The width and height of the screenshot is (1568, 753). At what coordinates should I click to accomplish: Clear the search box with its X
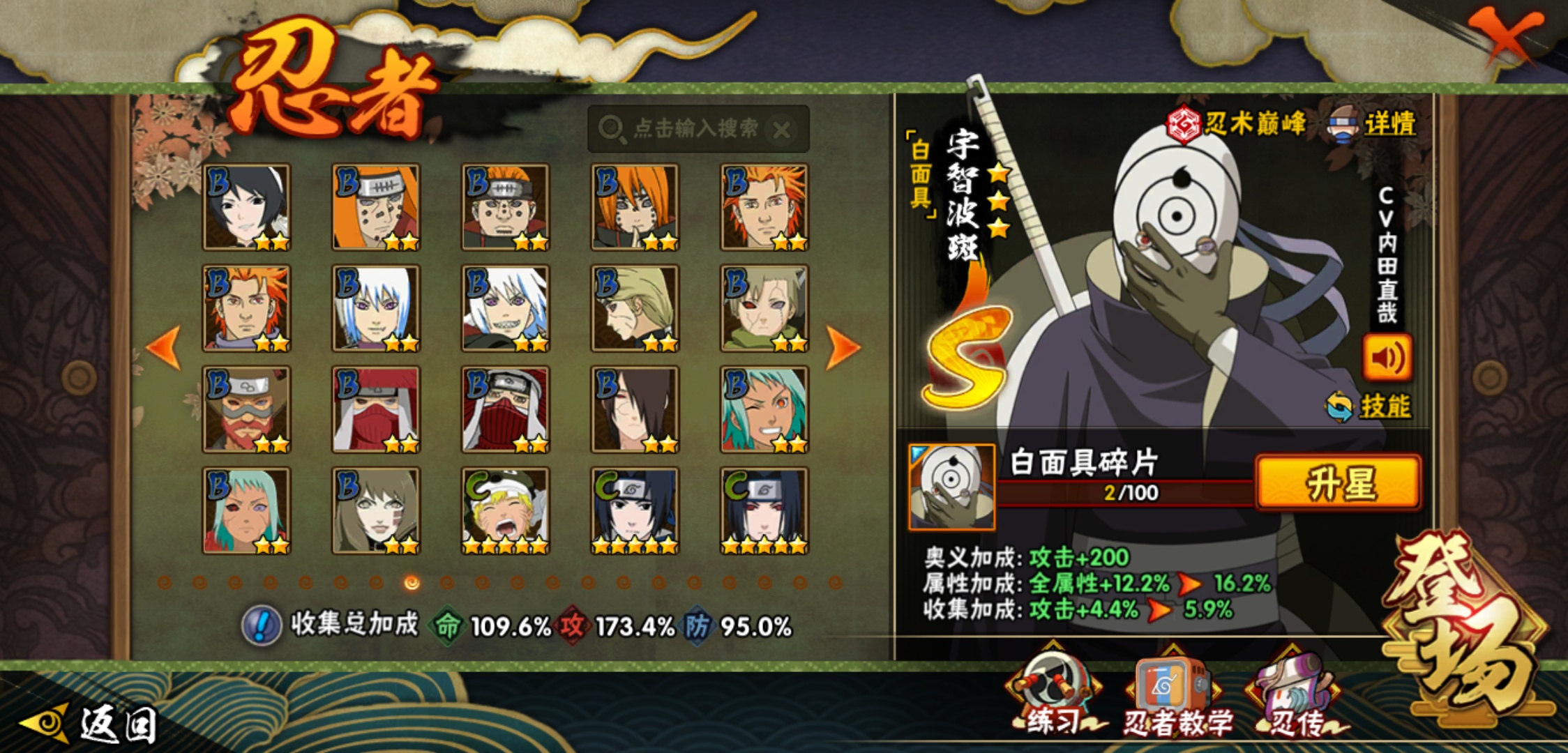coord(783,130)
